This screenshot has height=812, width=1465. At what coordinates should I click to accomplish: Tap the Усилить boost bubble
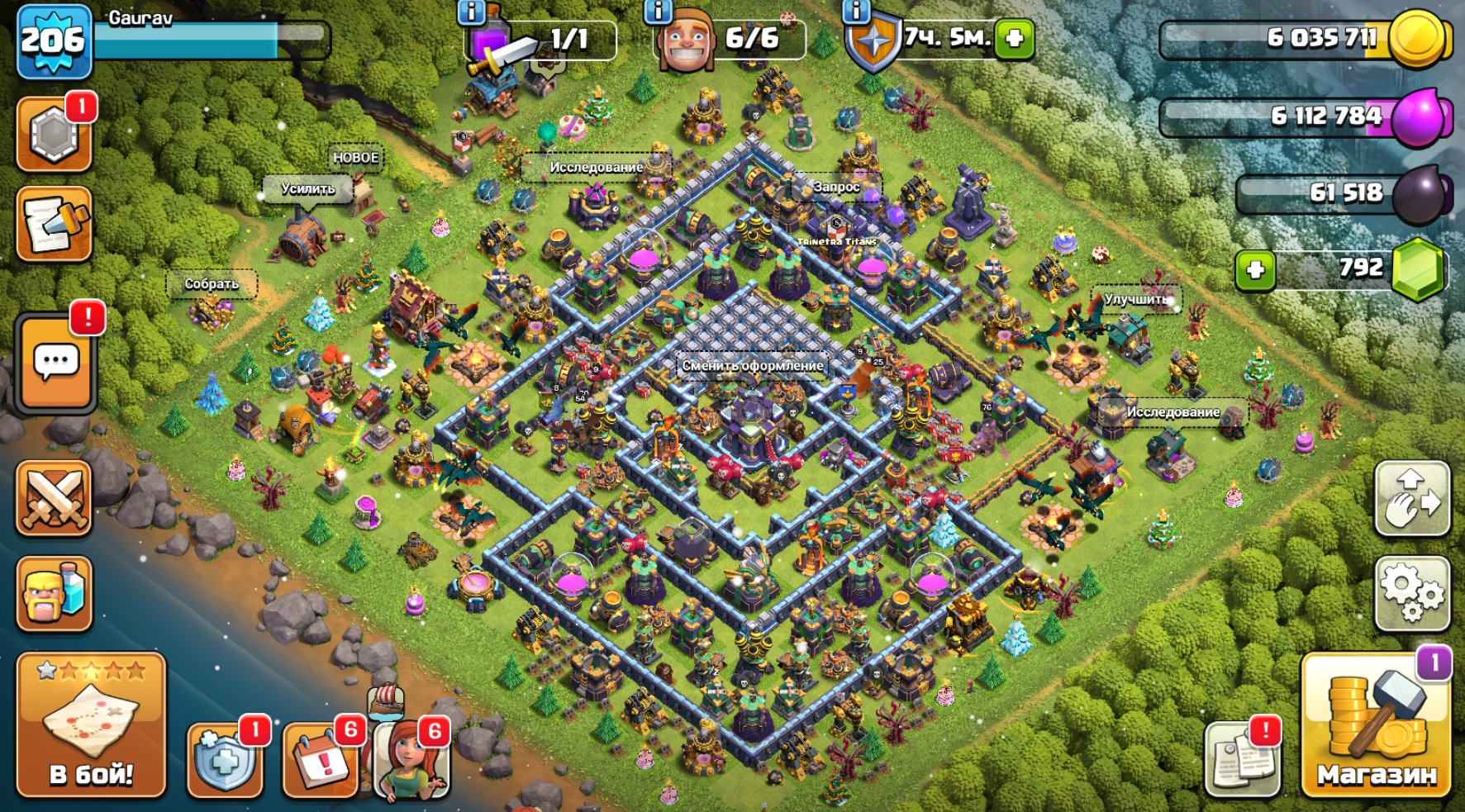[308, 189]
